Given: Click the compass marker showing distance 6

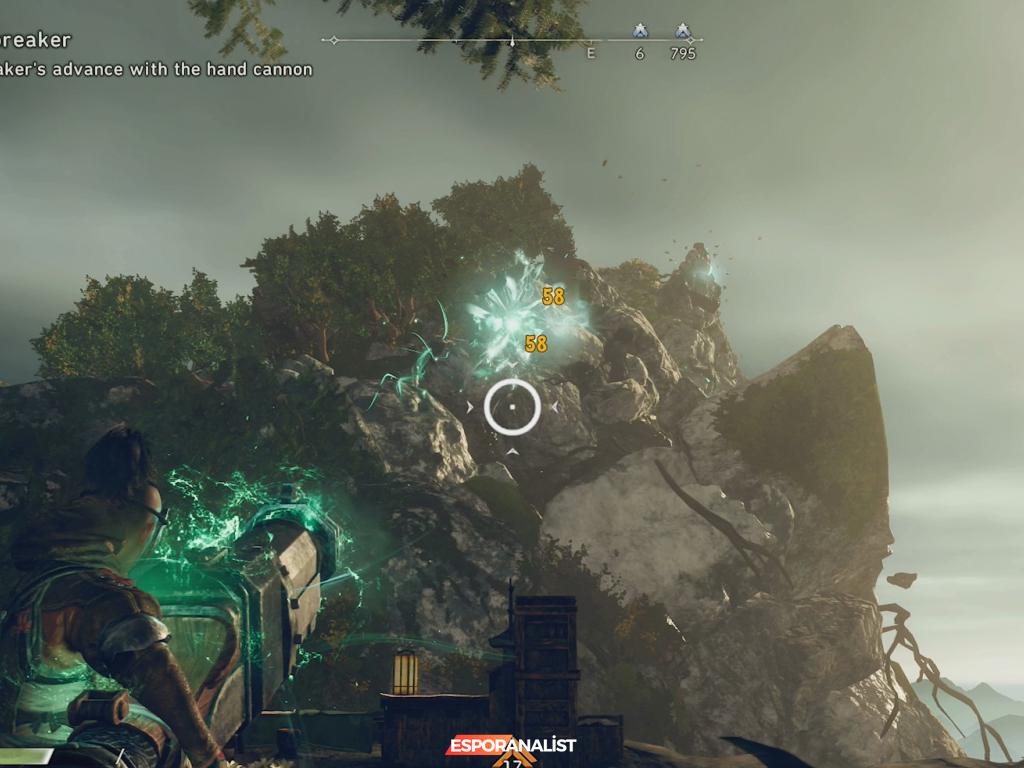Looking at the screenshot, I should click(640, 32).
